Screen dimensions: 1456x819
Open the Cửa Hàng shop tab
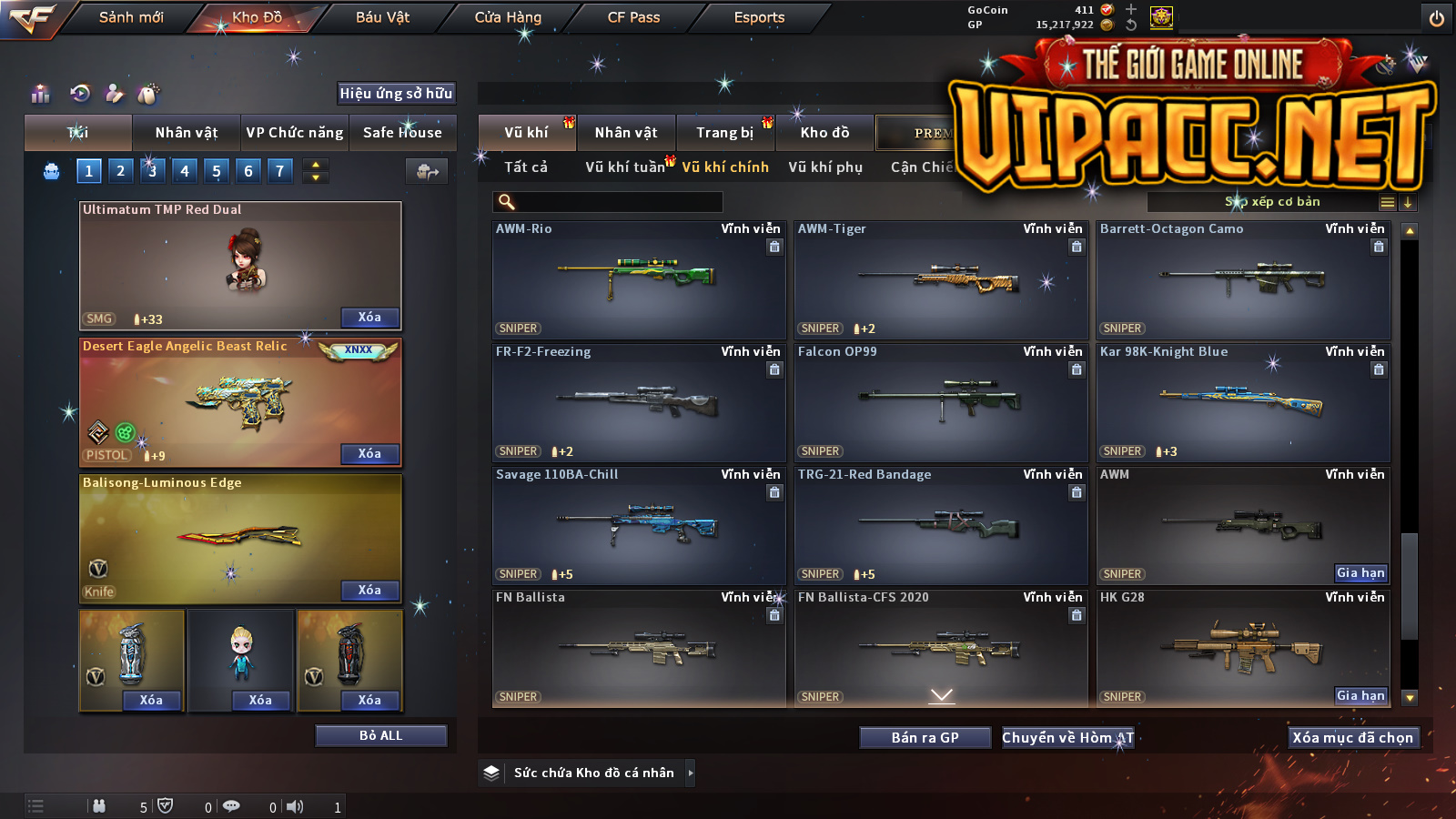(508, 17)
